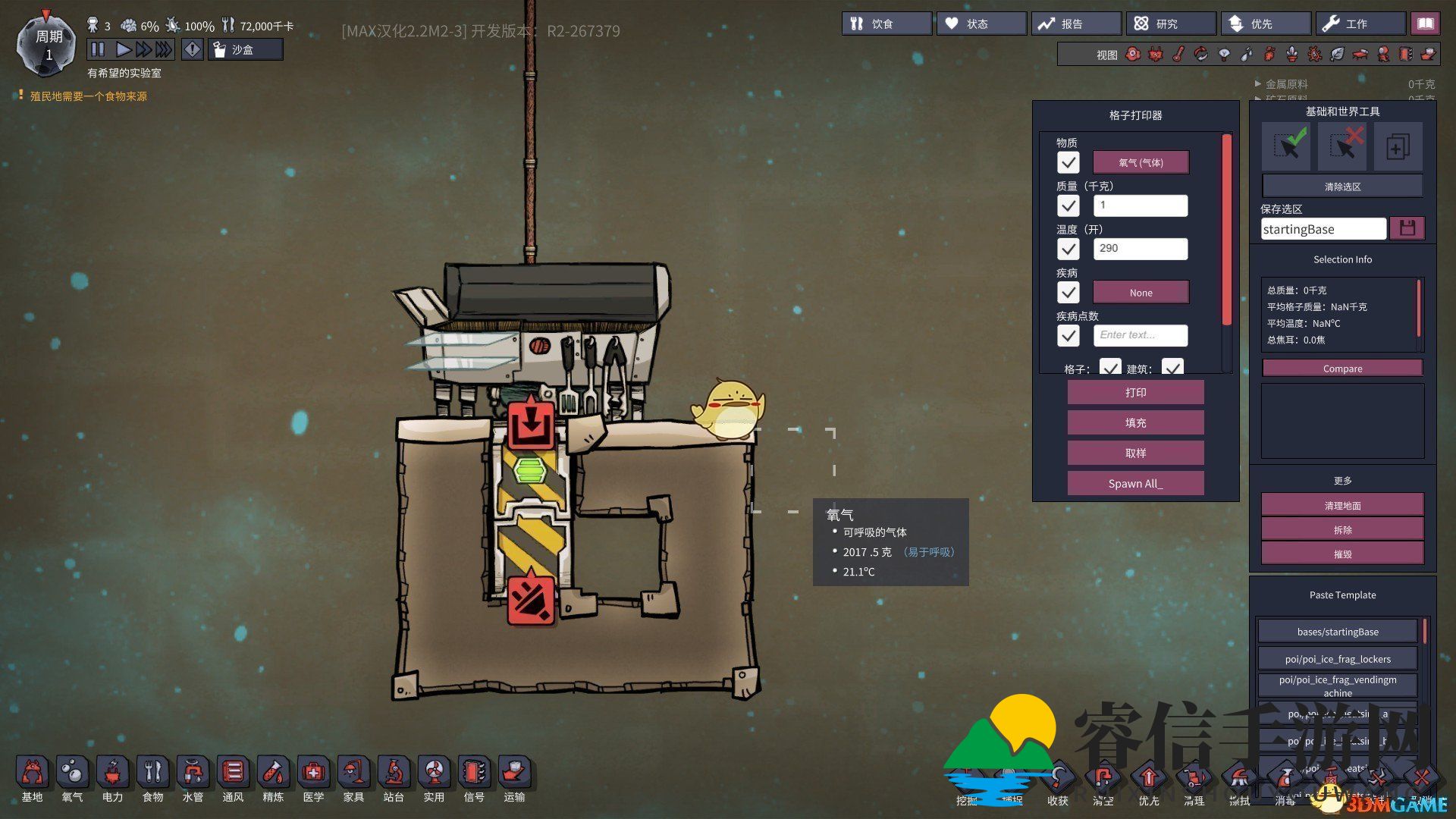The height and width of the screenshot is (819, 1456).
Task: Toggle the 沙盒 sandbox button
Action: 245,50
